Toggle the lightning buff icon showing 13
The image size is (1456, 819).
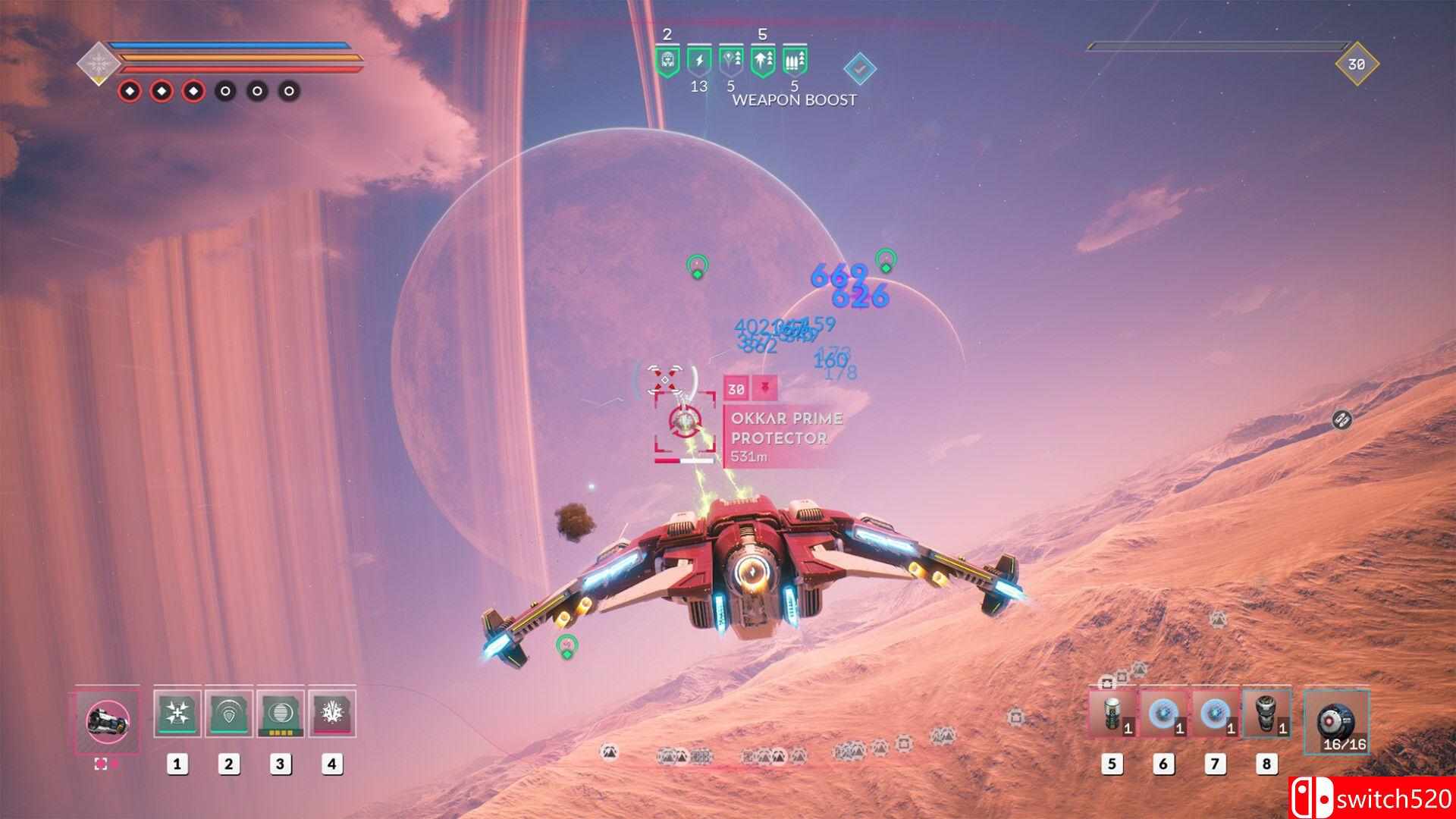click(x=699, y=61)
